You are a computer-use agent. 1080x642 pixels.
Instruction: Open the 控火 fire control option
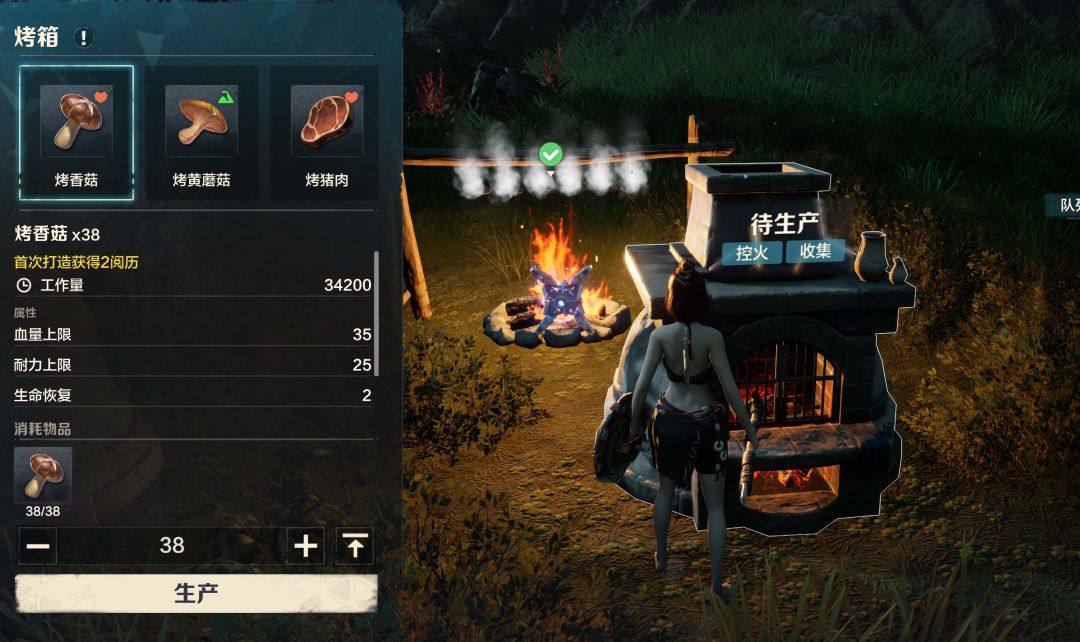tap(752, 252)
